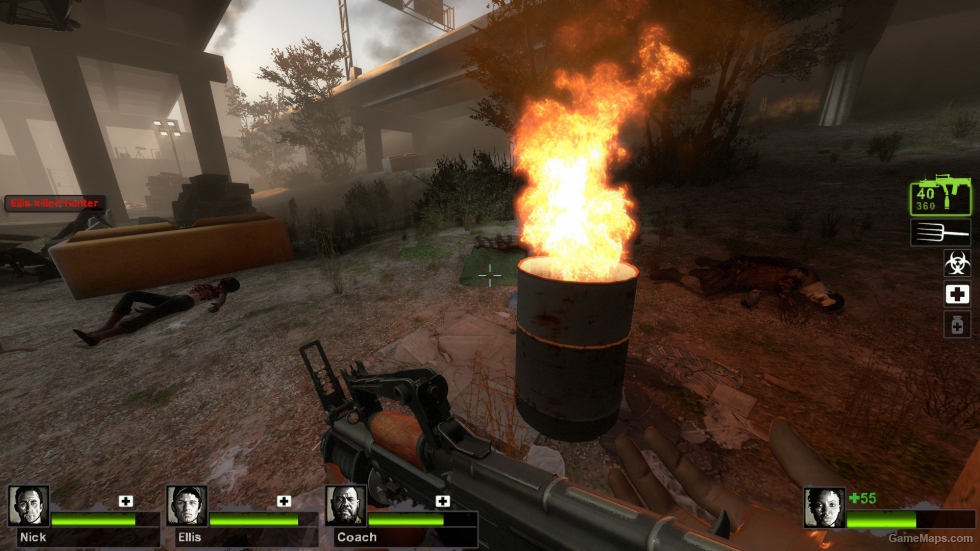Click Coach's teammate portrait

coord(345,506)
